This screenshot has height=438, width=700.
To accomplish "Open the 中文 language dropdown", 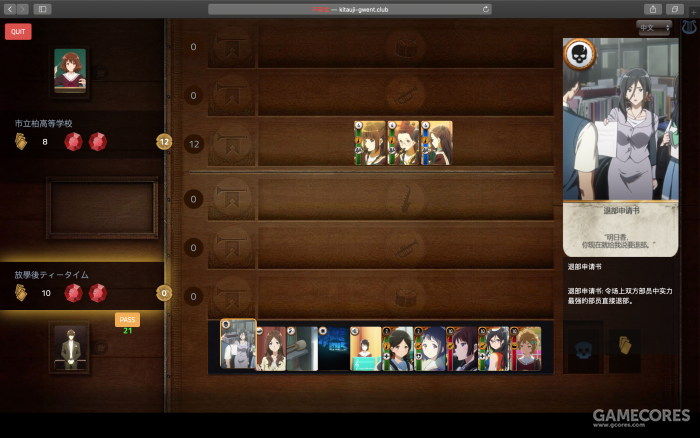I will pos(656,28).
